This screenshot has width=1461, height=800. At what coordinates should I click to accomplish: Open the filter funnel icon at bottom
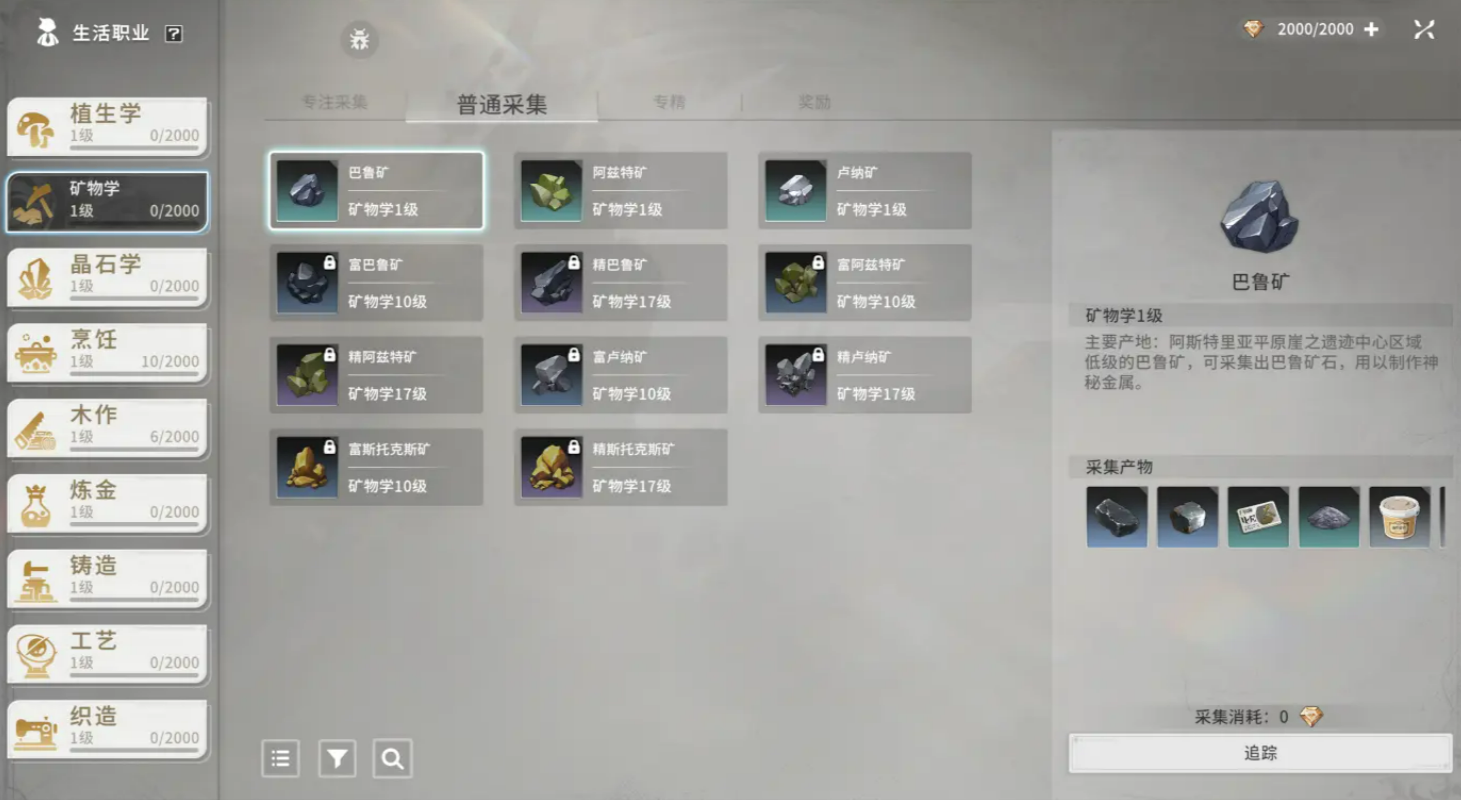pyautogui.click(x=337, y=758)
